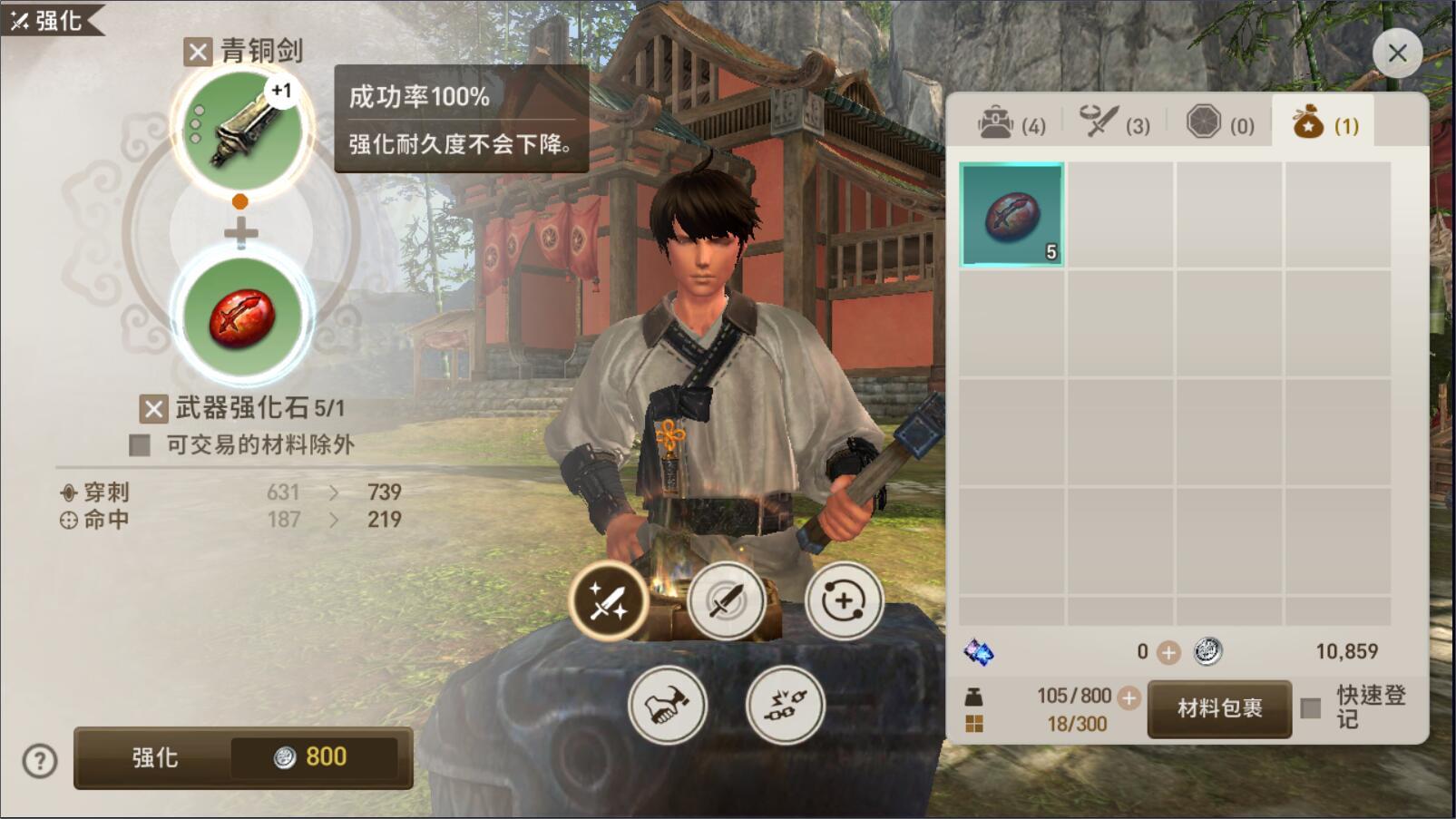This screenshot has width=1456, height=819.
Task: Select the materials pouch tab
Action: [1324, 122]
